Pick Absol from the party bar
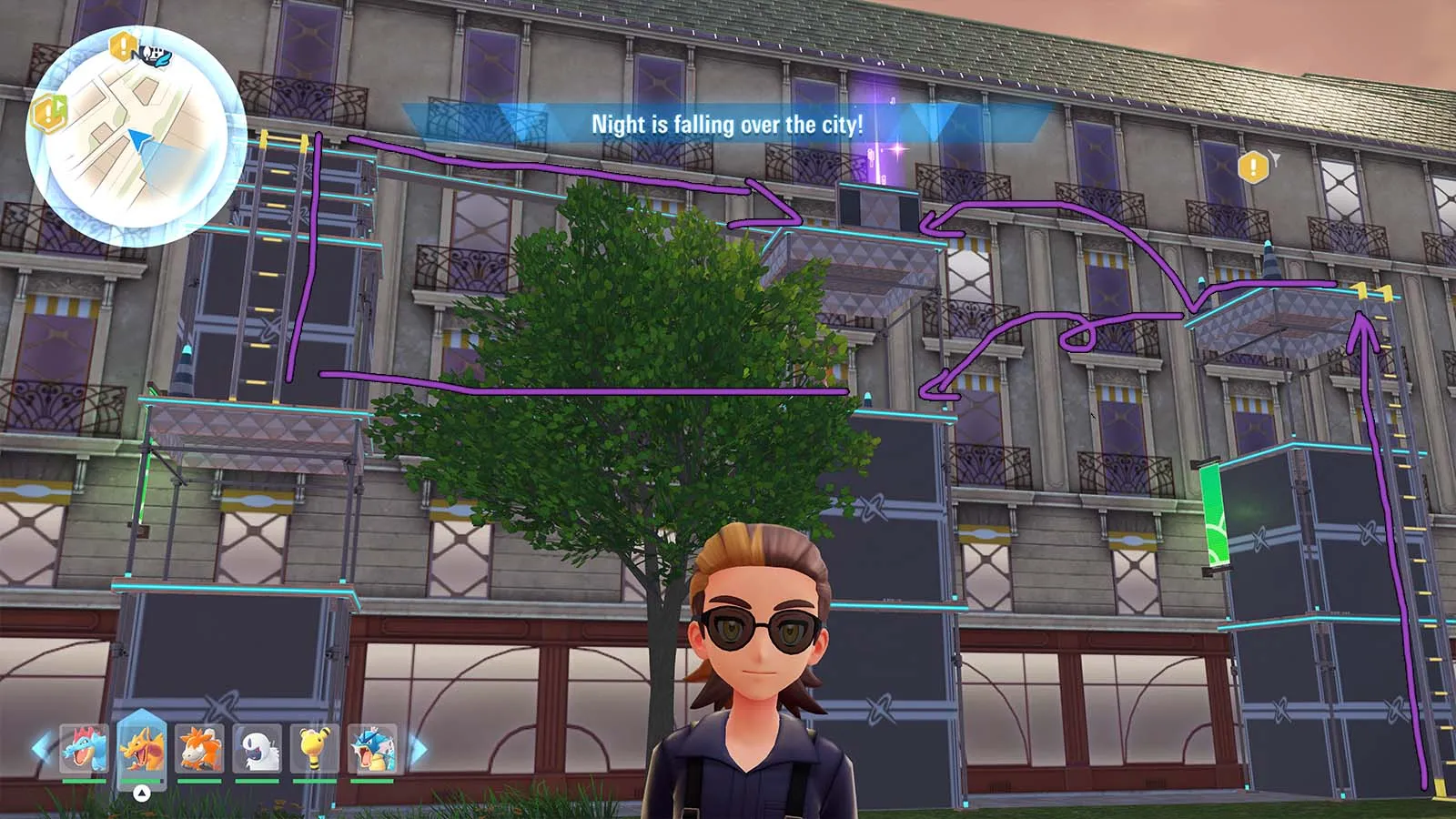 point(257,749)
